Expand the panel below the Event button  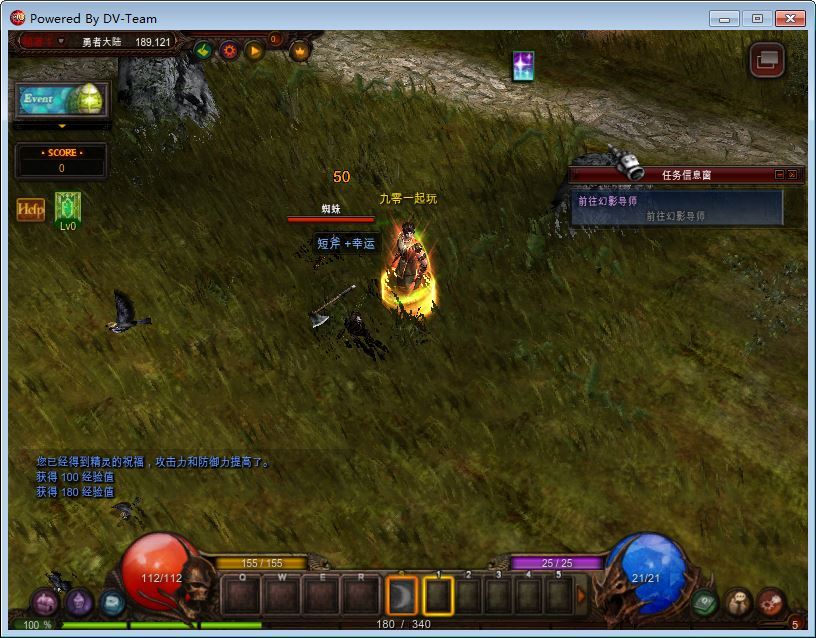click(62, 126)
